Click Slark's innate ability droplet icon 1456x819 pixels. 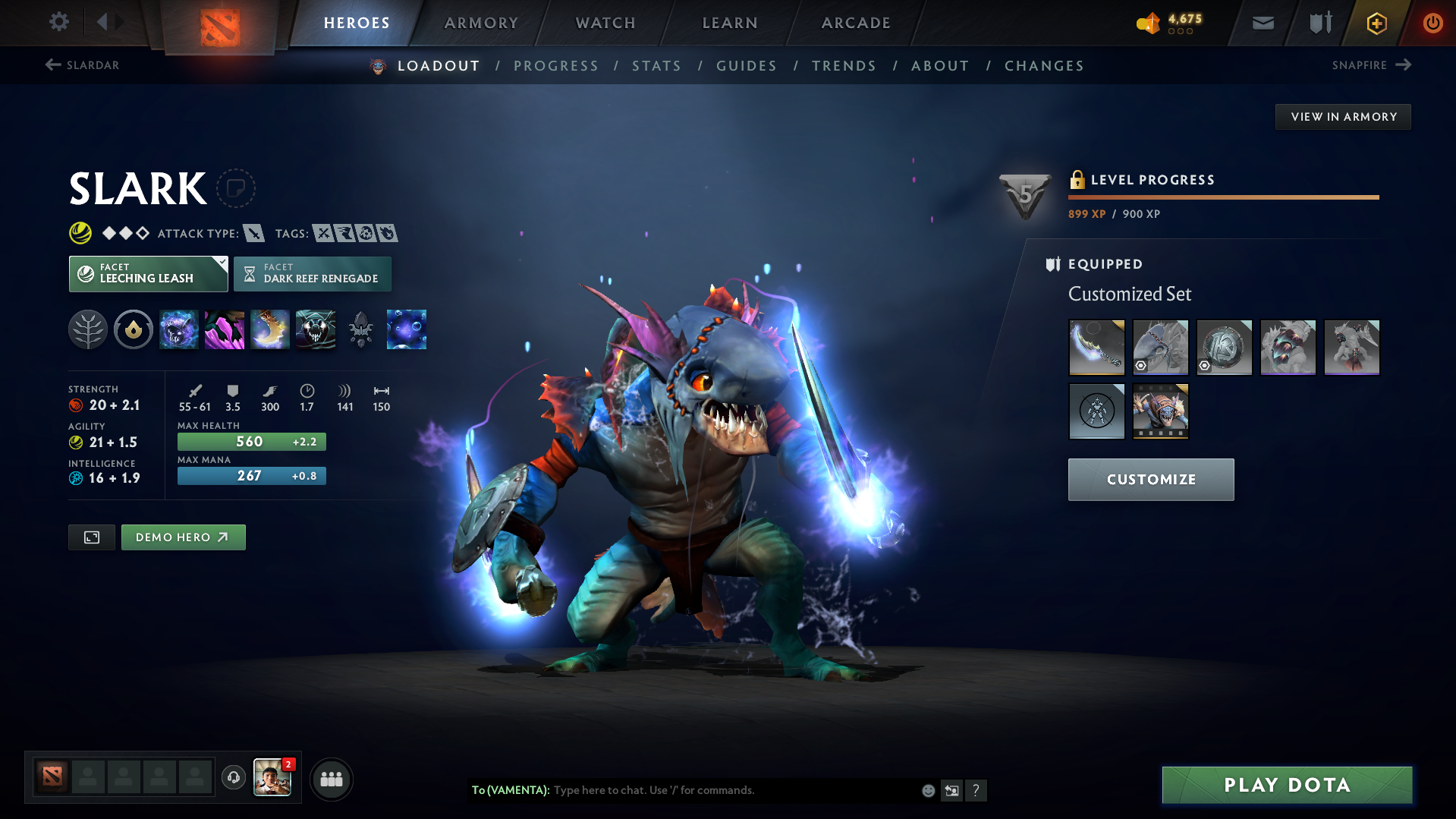click(134, 329)
